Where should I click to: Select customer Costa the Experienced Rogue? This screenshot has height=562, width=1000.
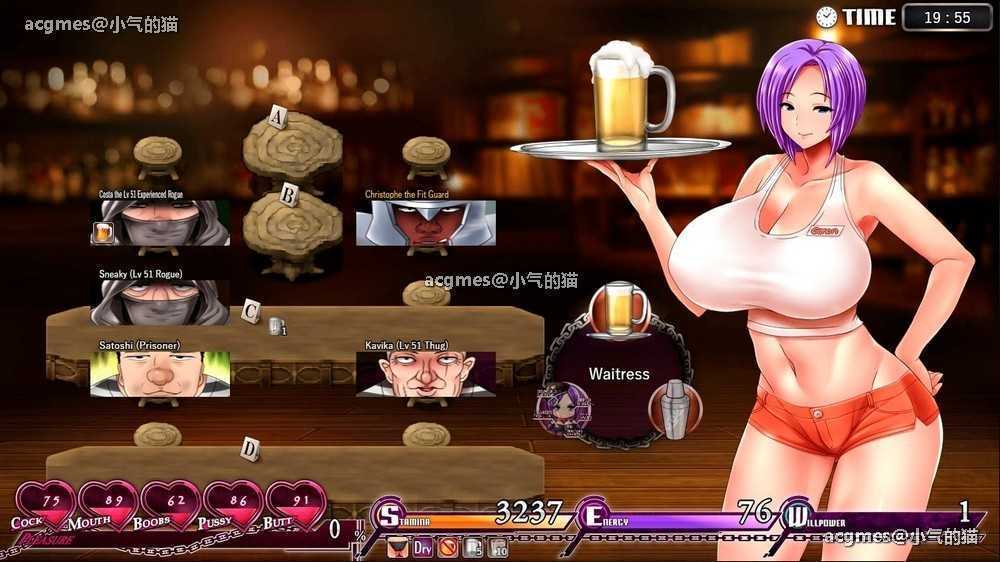[160, 223]
